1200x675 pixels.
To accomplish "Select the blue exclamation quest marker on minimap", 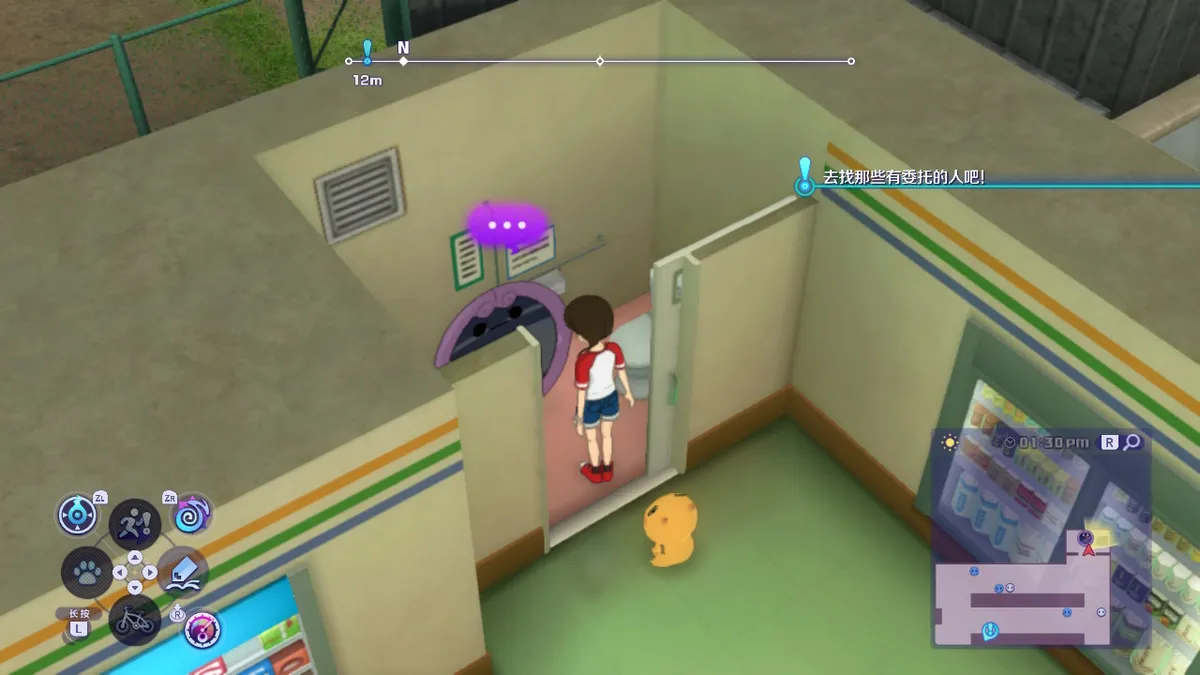I will click(x=990, y=629).
